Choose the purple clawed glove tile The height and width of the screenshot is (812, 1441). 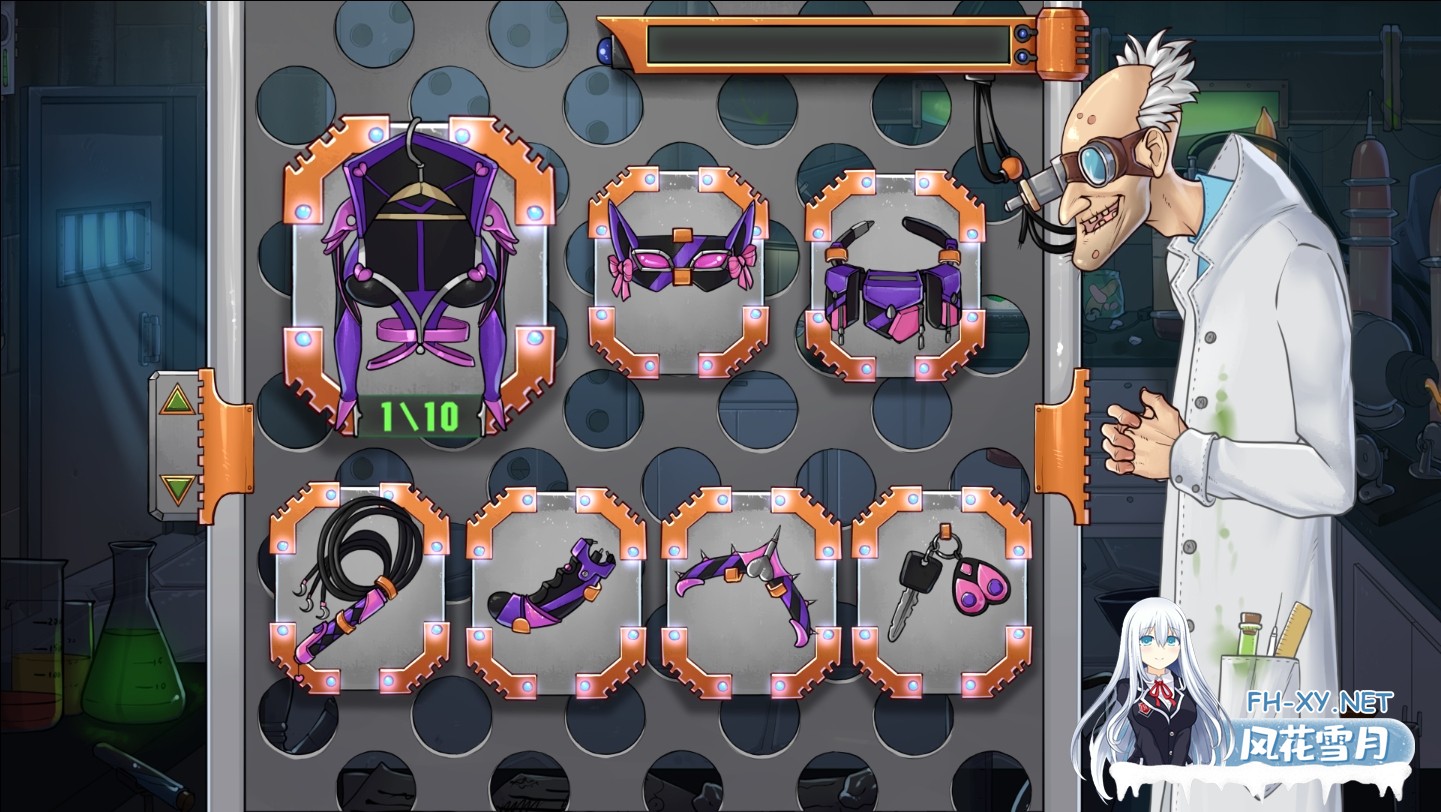[x=556, y=589]
